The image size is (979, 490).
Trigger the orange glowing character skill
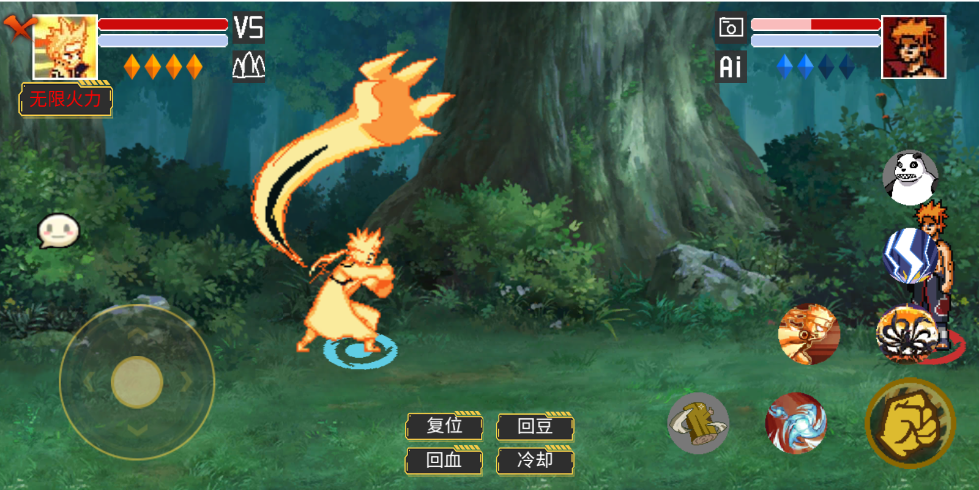[x=808, y=334]
